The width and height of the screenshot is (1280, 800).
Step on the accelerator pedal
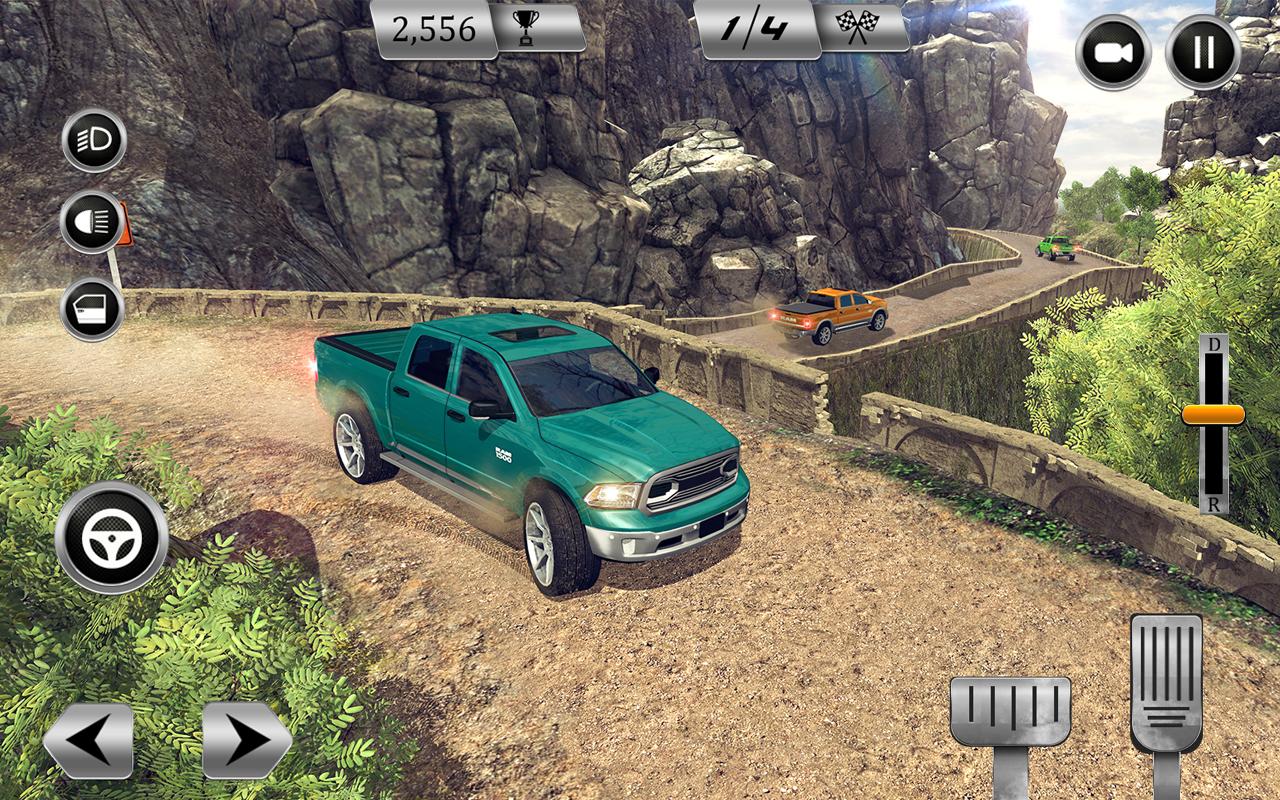tap(1166, 680)
